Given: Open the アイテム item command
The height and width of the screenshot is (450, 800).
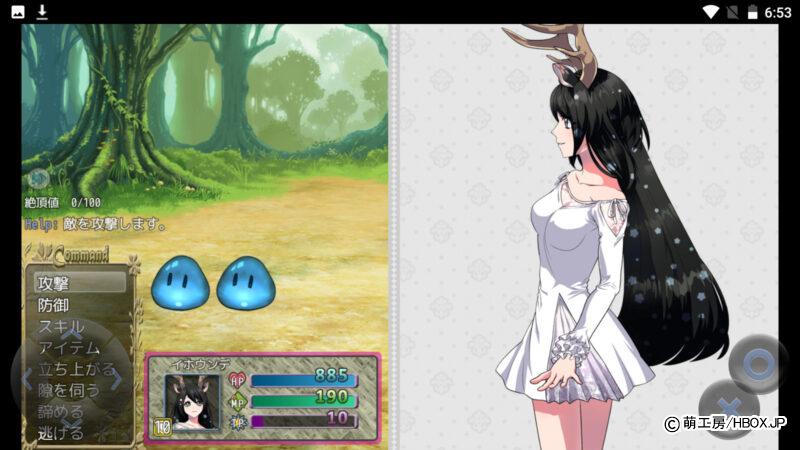Looking at the screenshot, I should point(69,348).
